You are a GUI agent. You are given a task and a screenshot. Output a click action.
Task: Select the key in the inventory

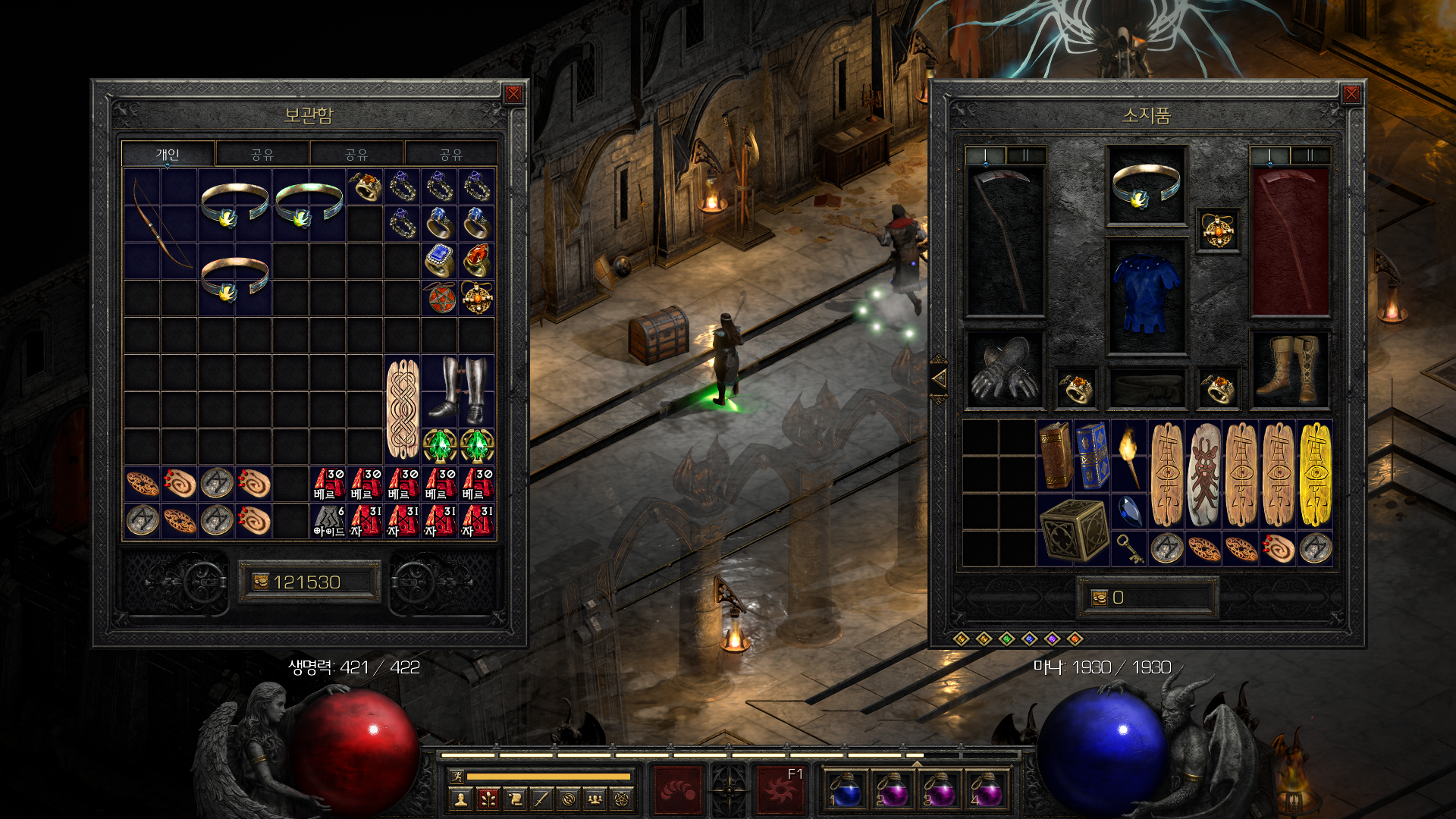click(1128, 548)
